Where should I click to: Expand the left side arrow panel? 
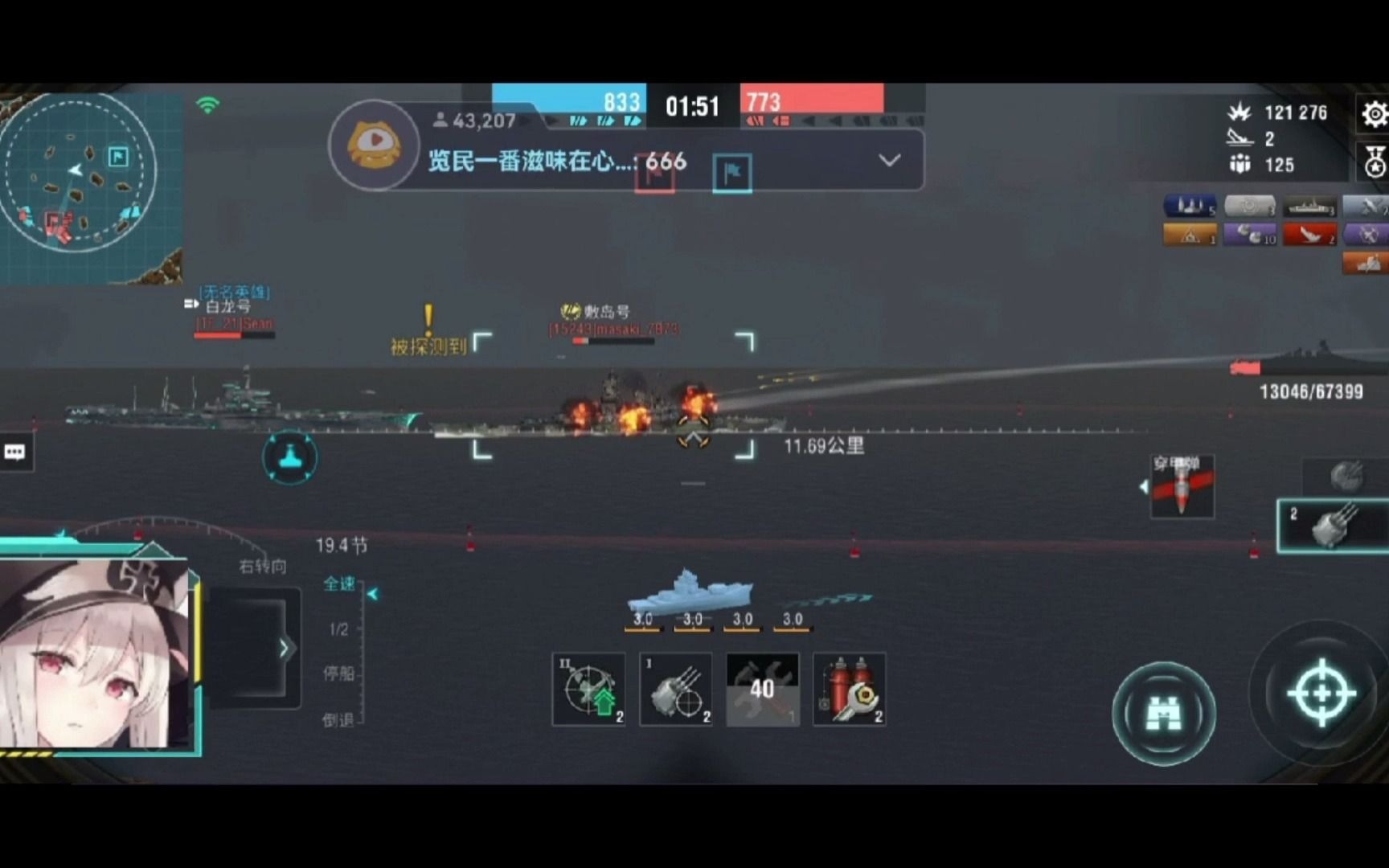point(283,647)
